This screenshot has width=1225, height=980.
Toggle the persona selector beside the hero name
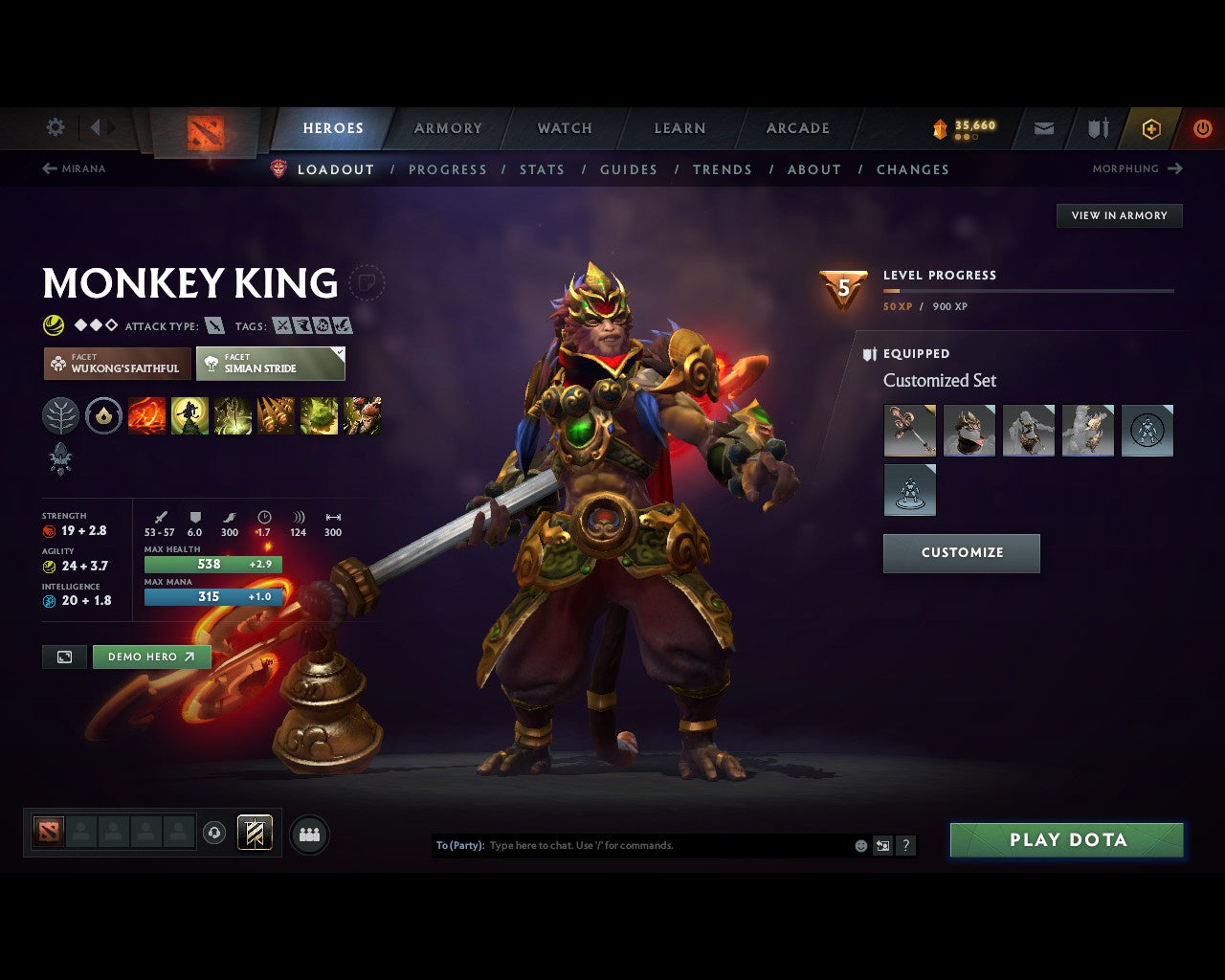click(x=367, y=284)
